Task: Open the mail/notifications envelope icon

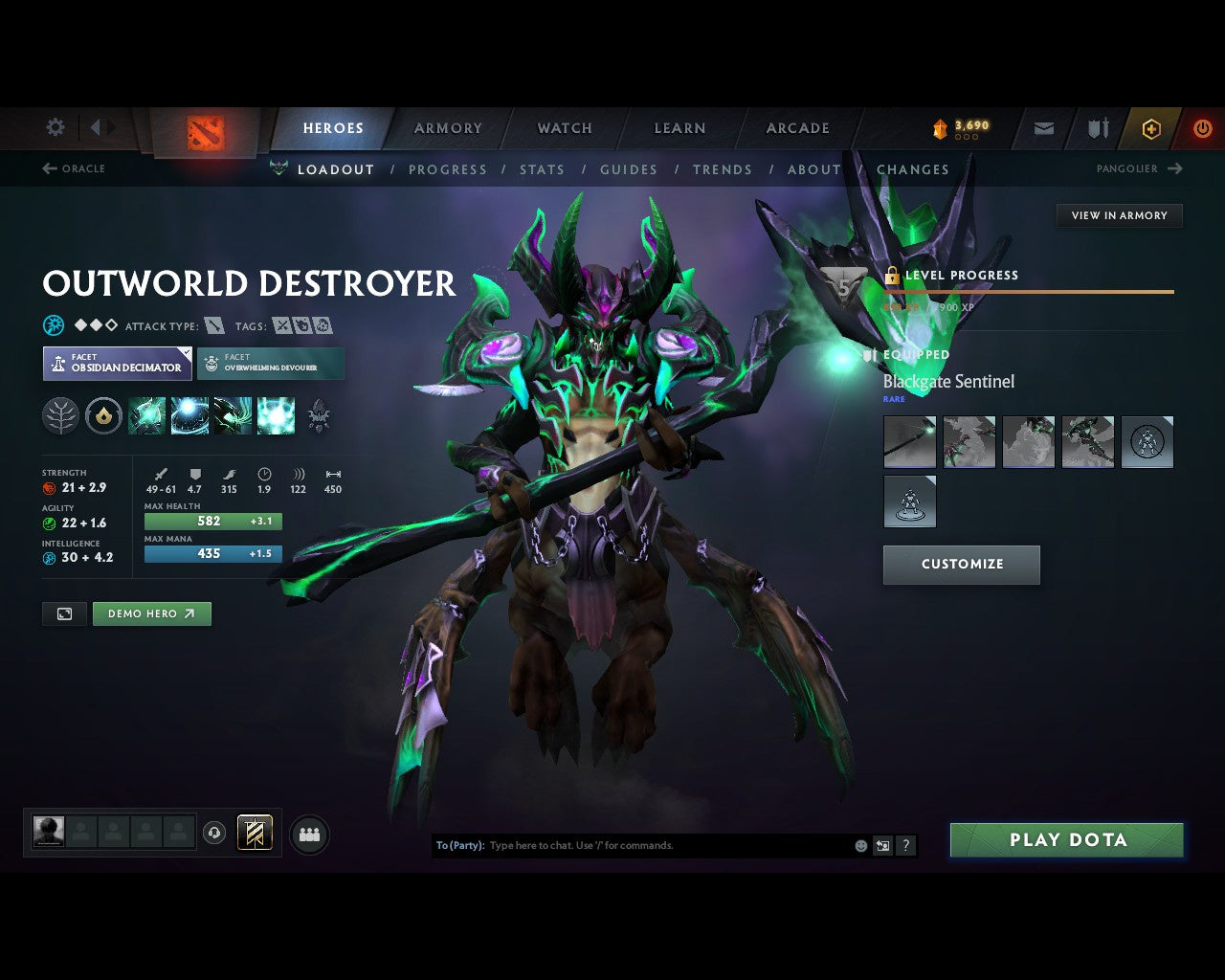Action: (1043, 128)
